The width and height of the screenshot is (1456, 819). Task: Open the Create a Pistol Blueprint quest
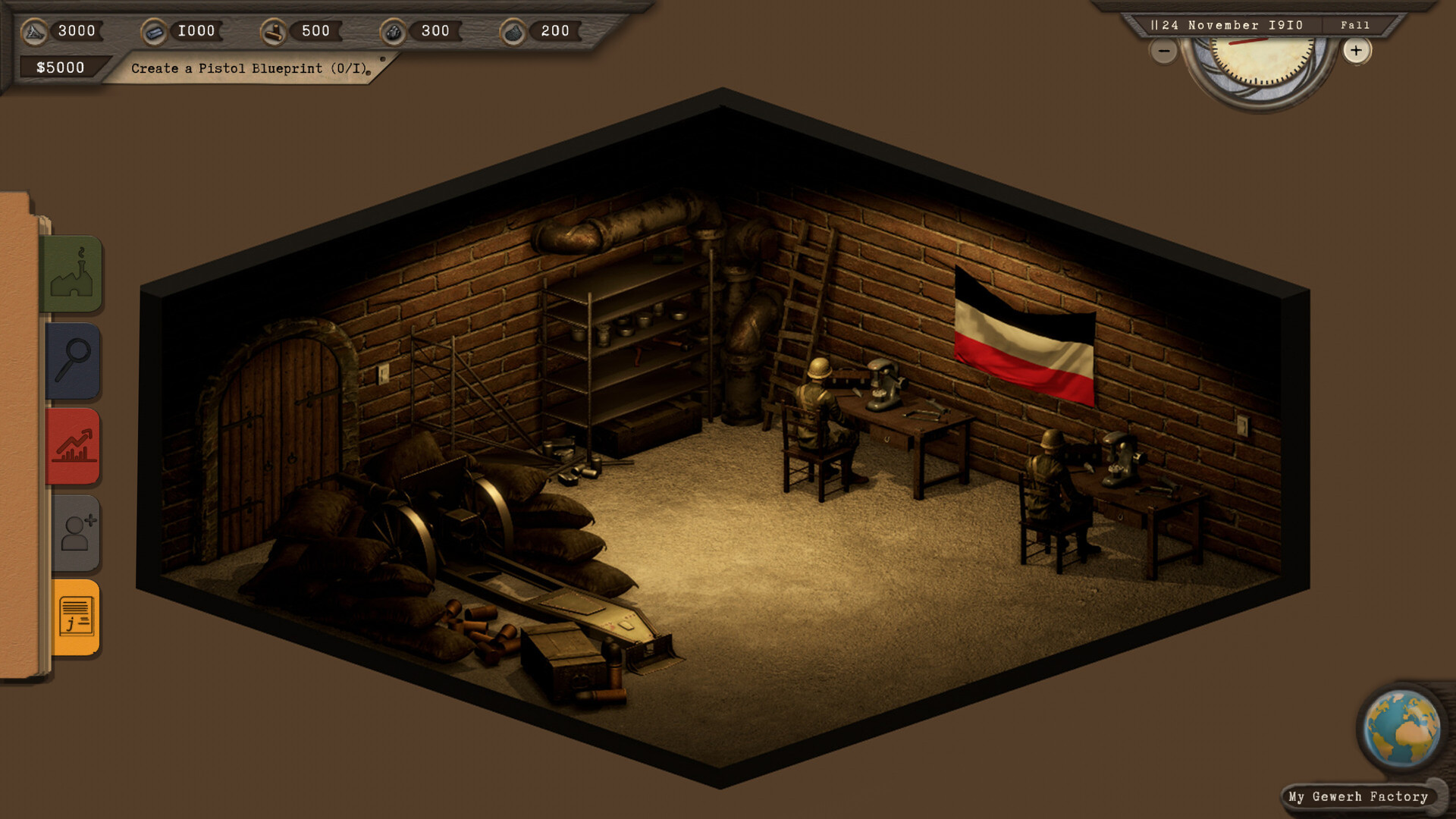(x=249, y=67)
